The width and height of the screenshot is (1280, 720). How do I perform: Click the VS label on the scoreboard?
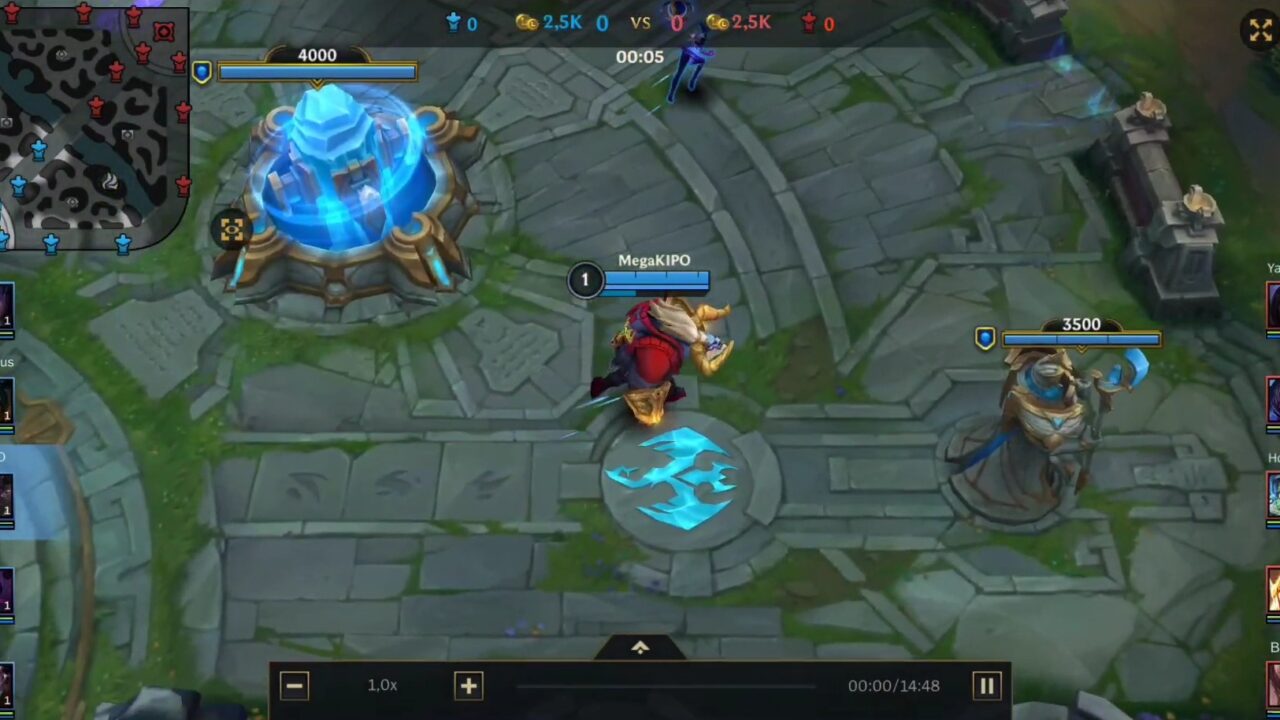point(640,22)
